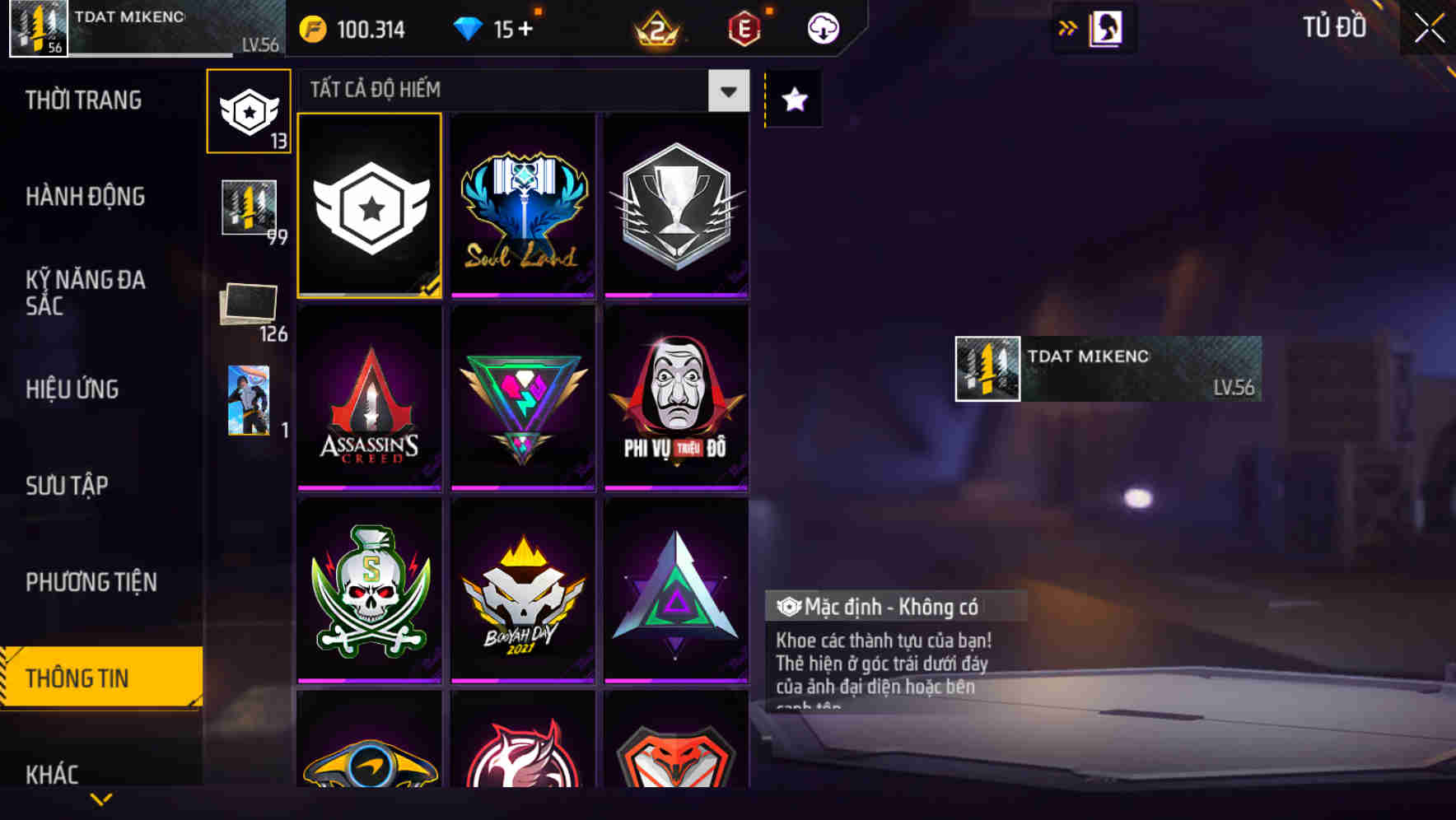This screenshot has width=1456, height=820.
Task: Open the cloud download center icon
Action: [820, 27]
